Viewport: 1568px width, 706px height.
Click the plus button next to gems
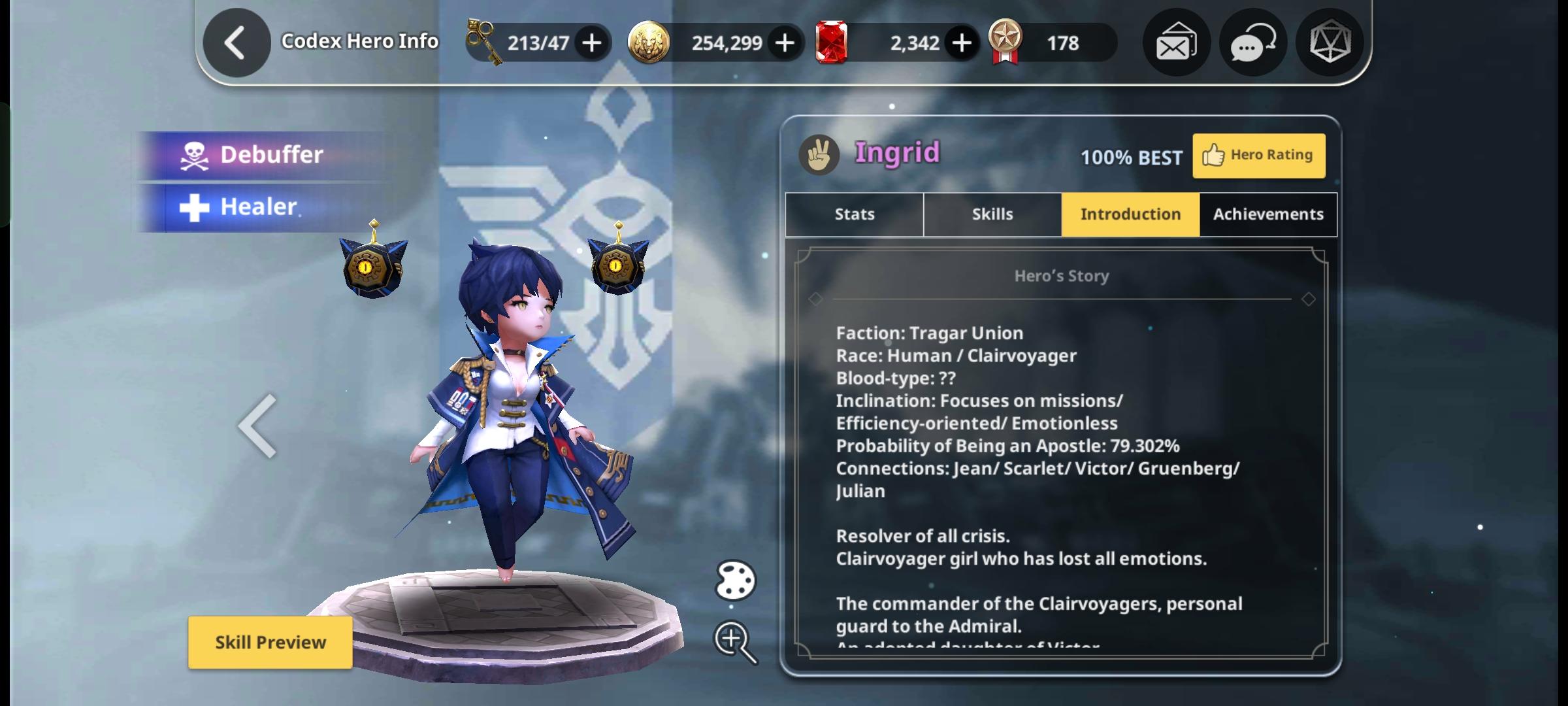coord(960,41)
